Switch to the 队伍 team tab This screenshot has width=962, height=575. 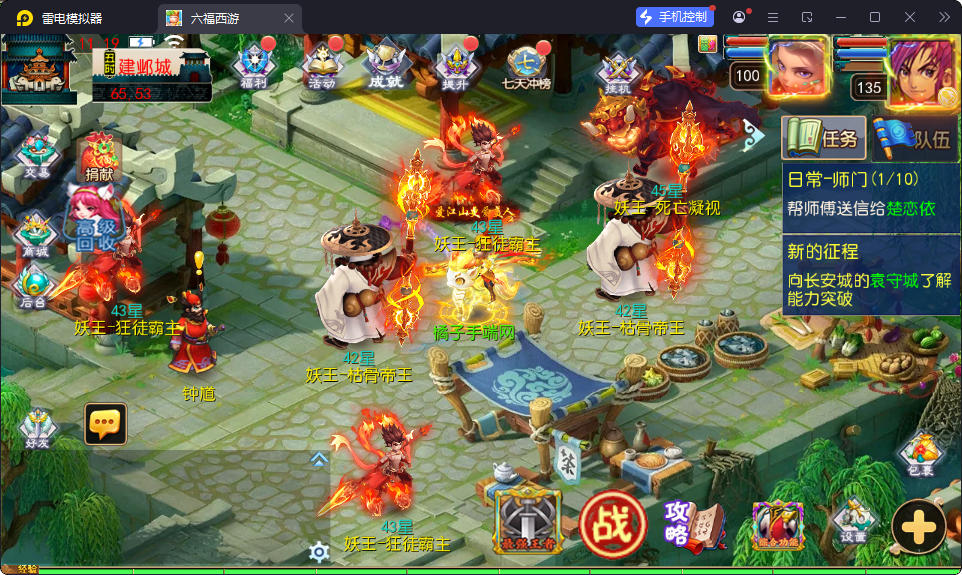tap(915, 139)
